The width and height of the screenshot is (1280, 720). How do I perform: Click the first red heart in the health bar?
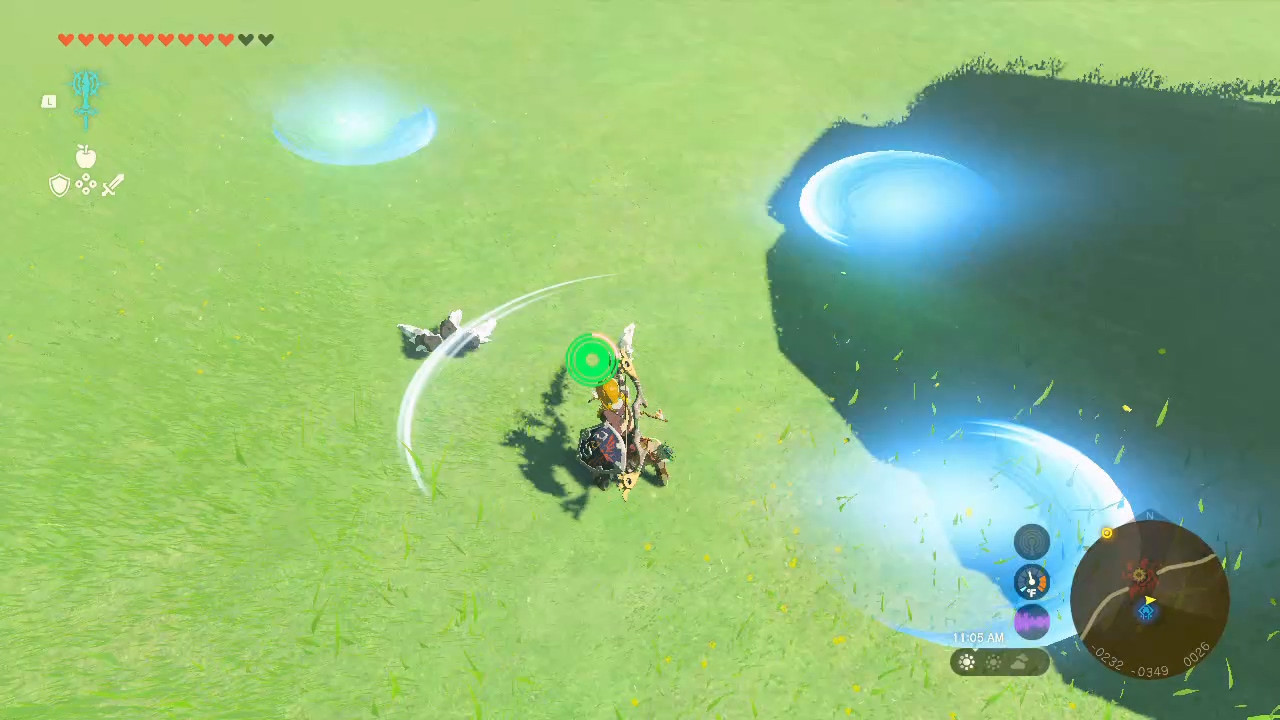pyautogui.click(x=66, y=39)
